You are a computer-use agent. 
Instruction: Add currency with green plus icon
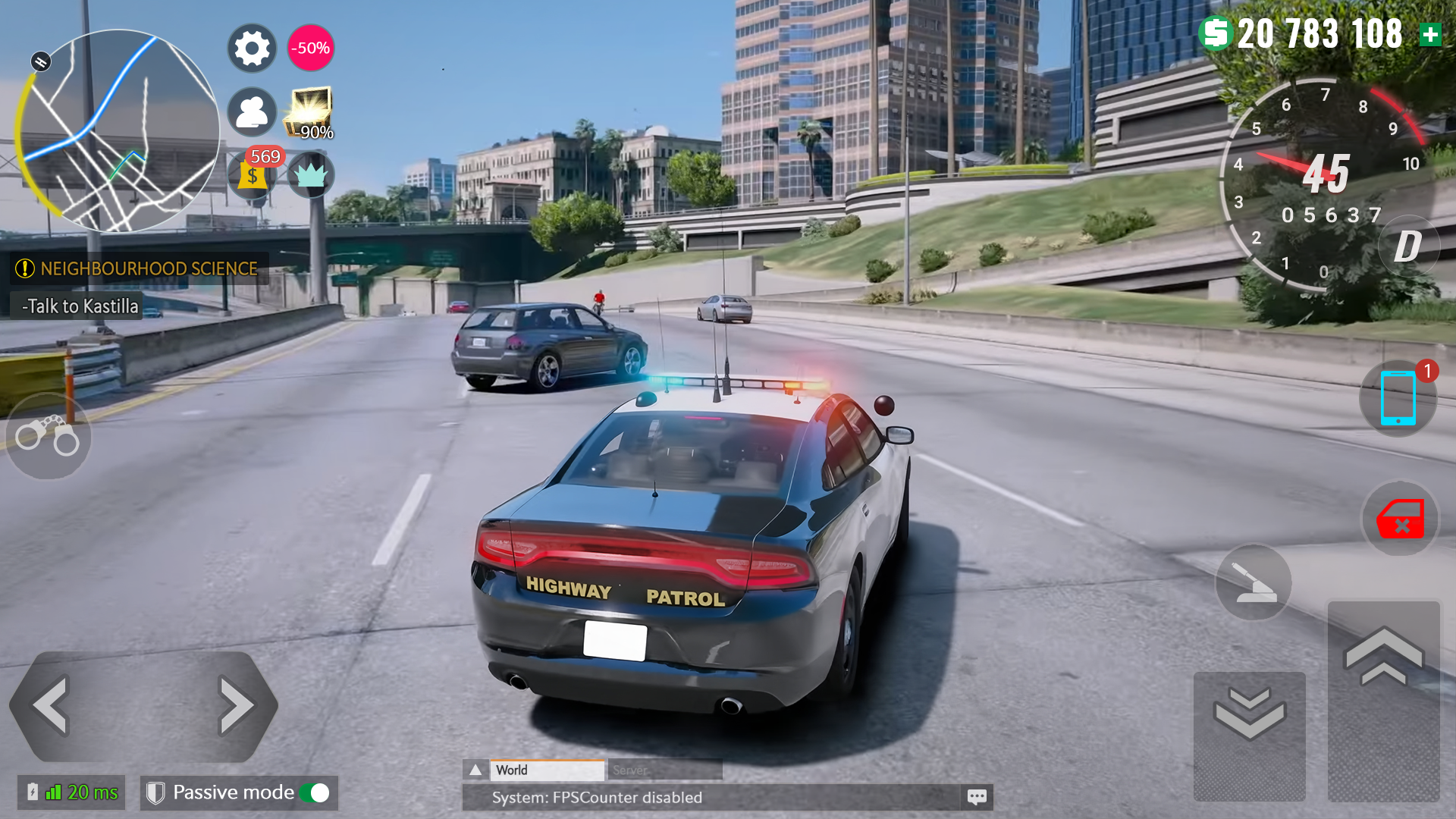pos(1430,33)
